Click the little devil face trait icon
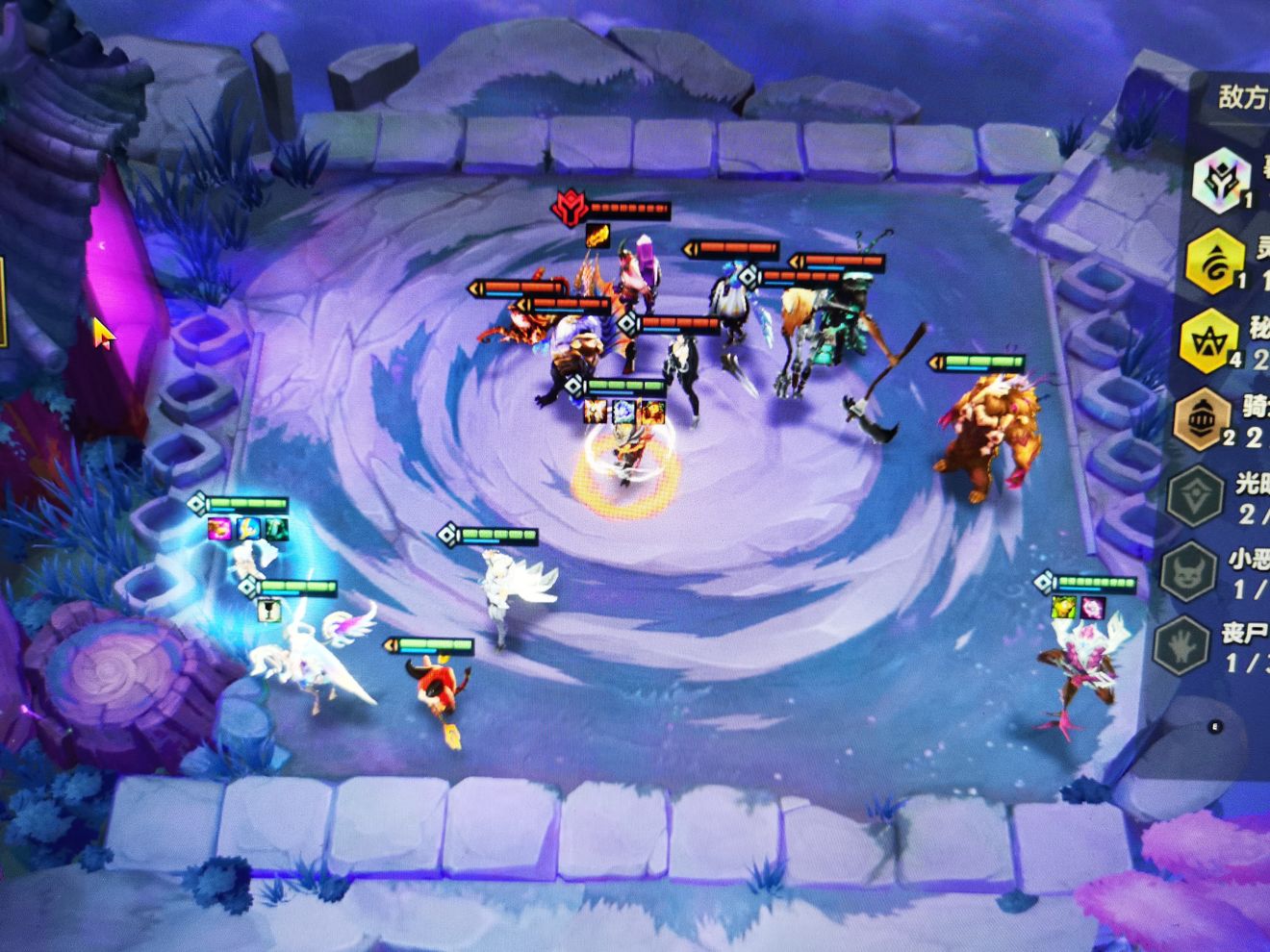The height and width of the screenshot is (952, 1270). (x=1189, y=572)
